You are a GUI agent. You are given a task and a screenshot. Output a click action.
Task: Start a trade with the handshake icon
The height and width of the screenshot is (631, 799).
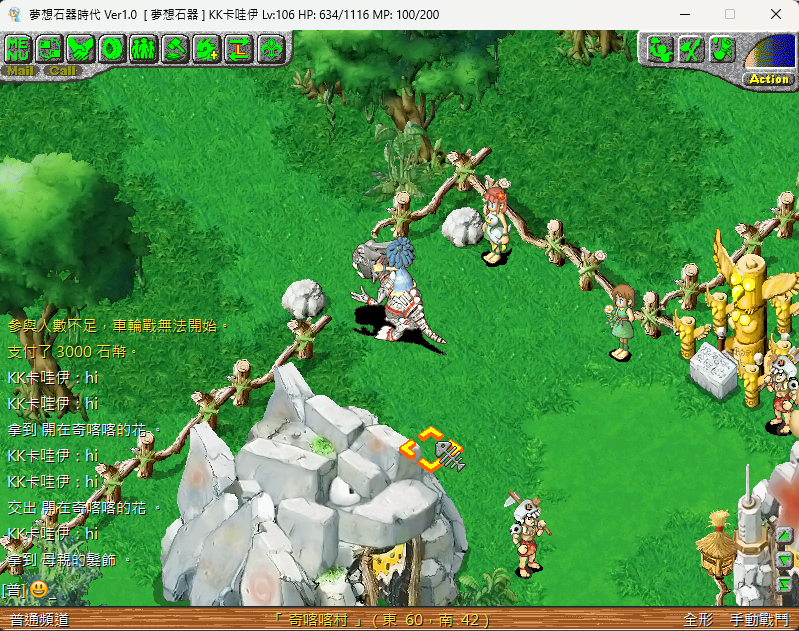coord(81,47)
